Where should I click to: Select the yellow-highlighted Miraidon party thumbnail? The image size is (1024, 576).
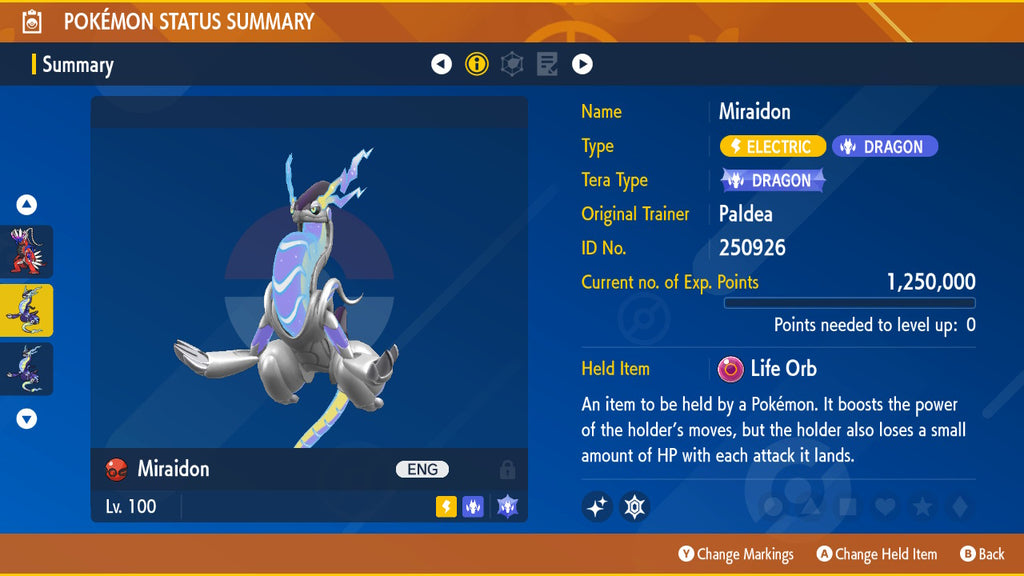26,310
